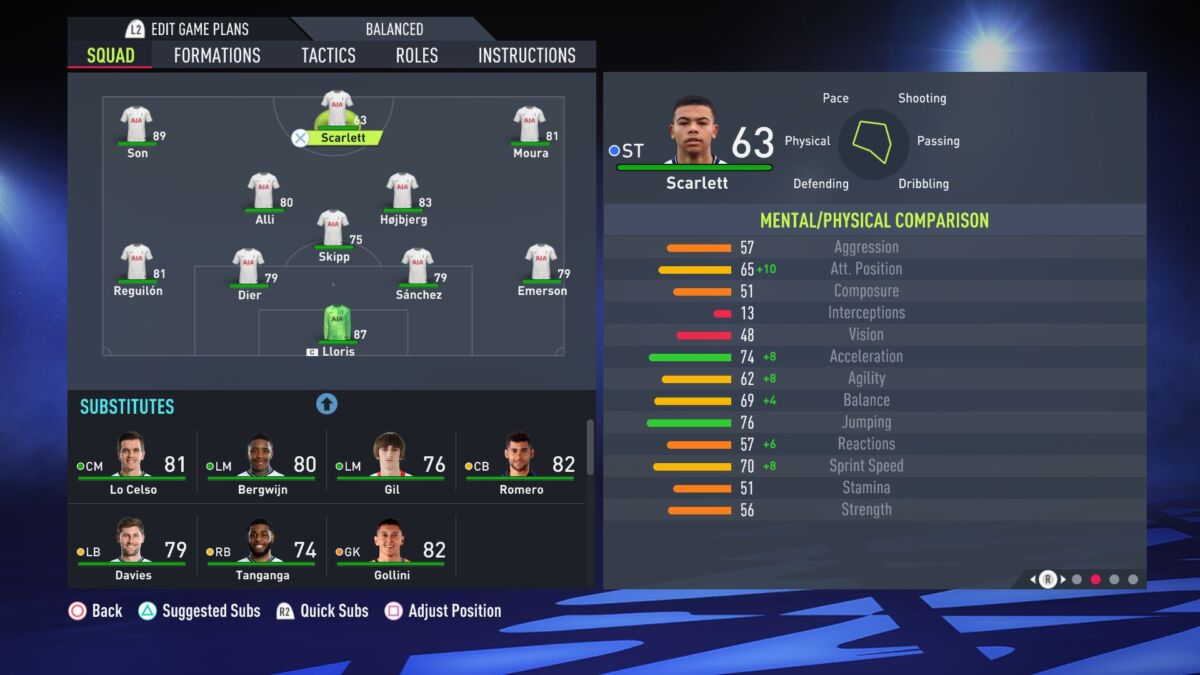Pick Moura on the right wing
Viewport: 1200px width, 675px height.
(529, 126)
